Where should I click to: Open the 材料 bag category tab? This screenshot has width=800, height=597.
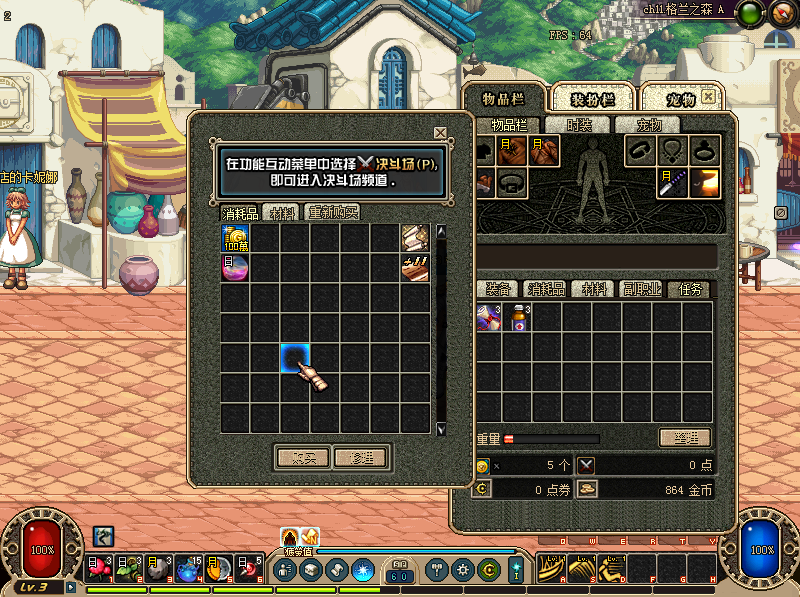[595, 289]
